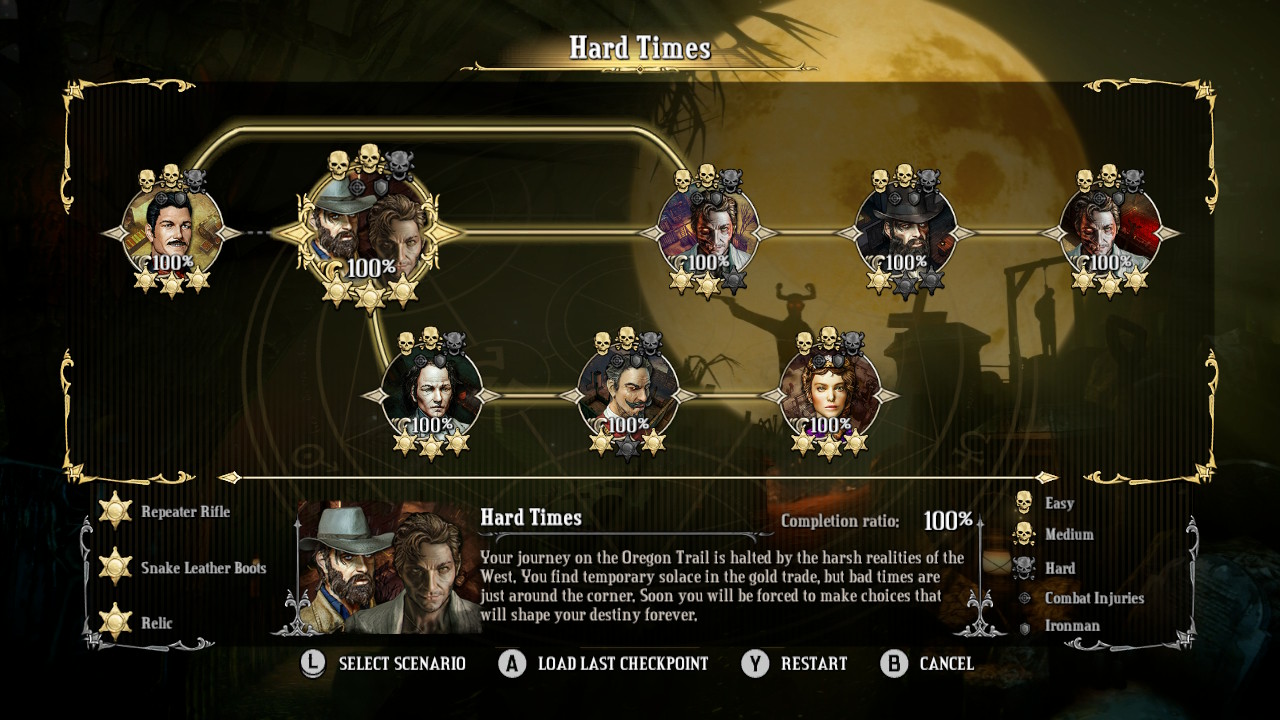The image size is (1280, 720).
Task: Click the Medium skull icon in the legend
Action: point(1024,535)
